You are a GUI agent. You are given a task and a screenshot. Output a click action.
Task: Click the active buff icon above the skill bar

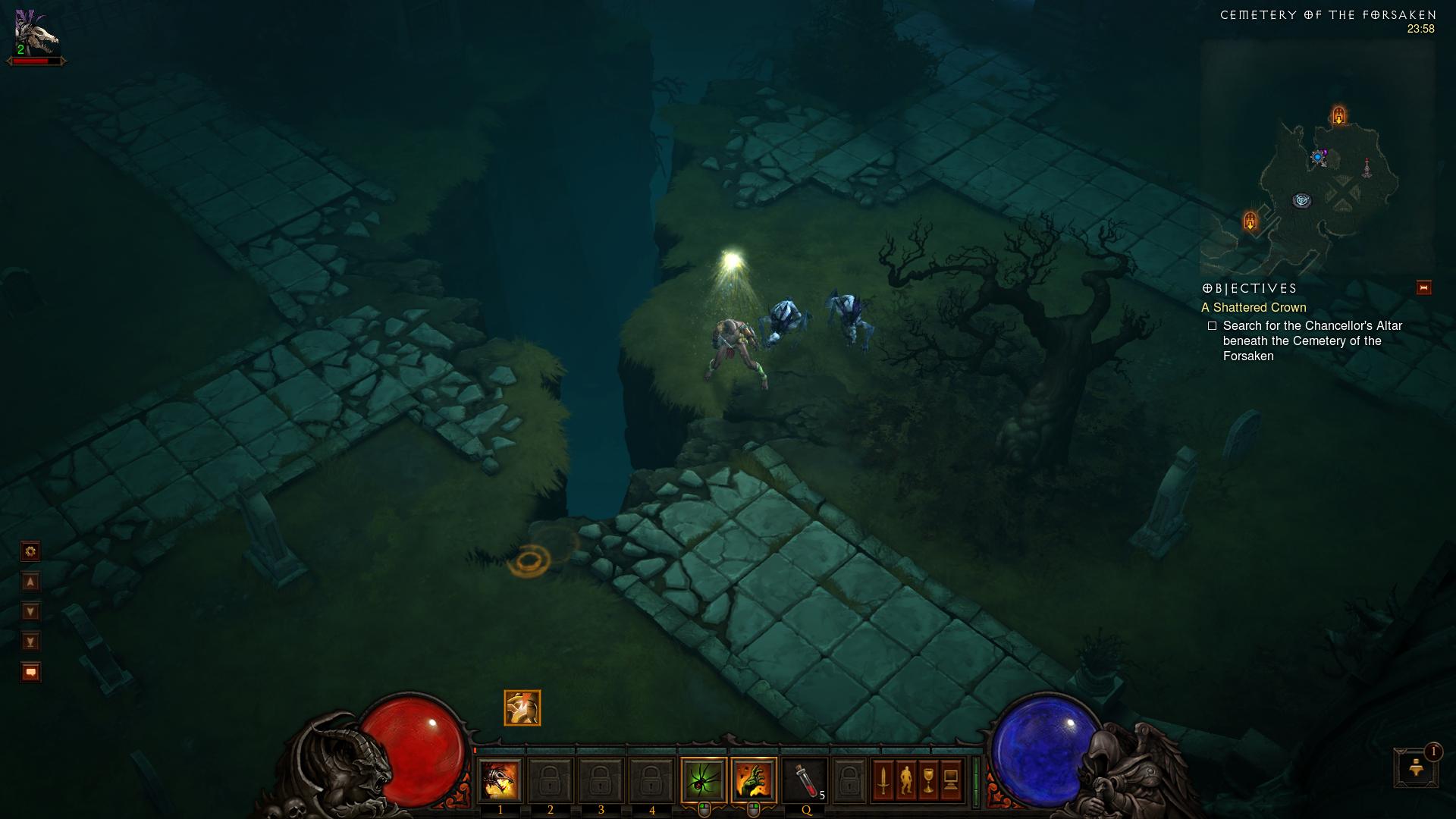click(522, 708)
